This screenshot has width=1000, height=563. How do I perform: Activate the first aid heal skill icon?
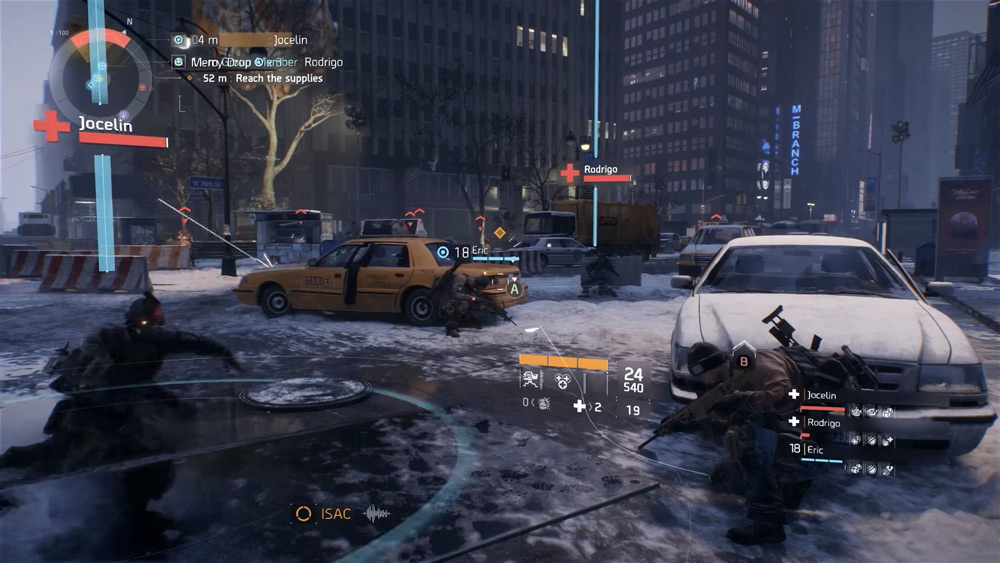click(x=563, y=379)
